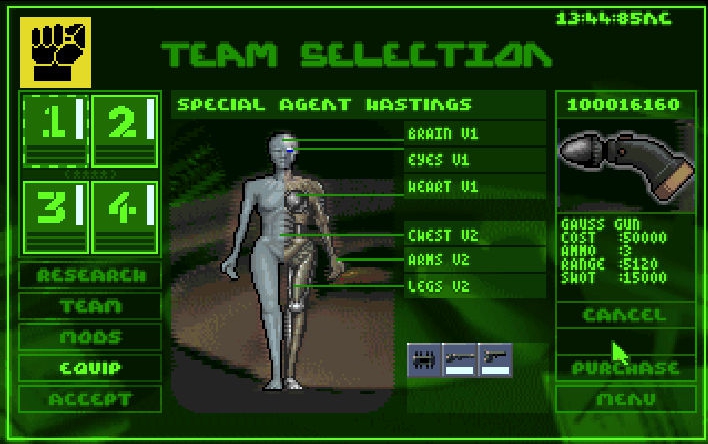Viewport: 708px width, 444px height.
Task: Click the Arms V2 mod label
Action: [x=476, y=260]
